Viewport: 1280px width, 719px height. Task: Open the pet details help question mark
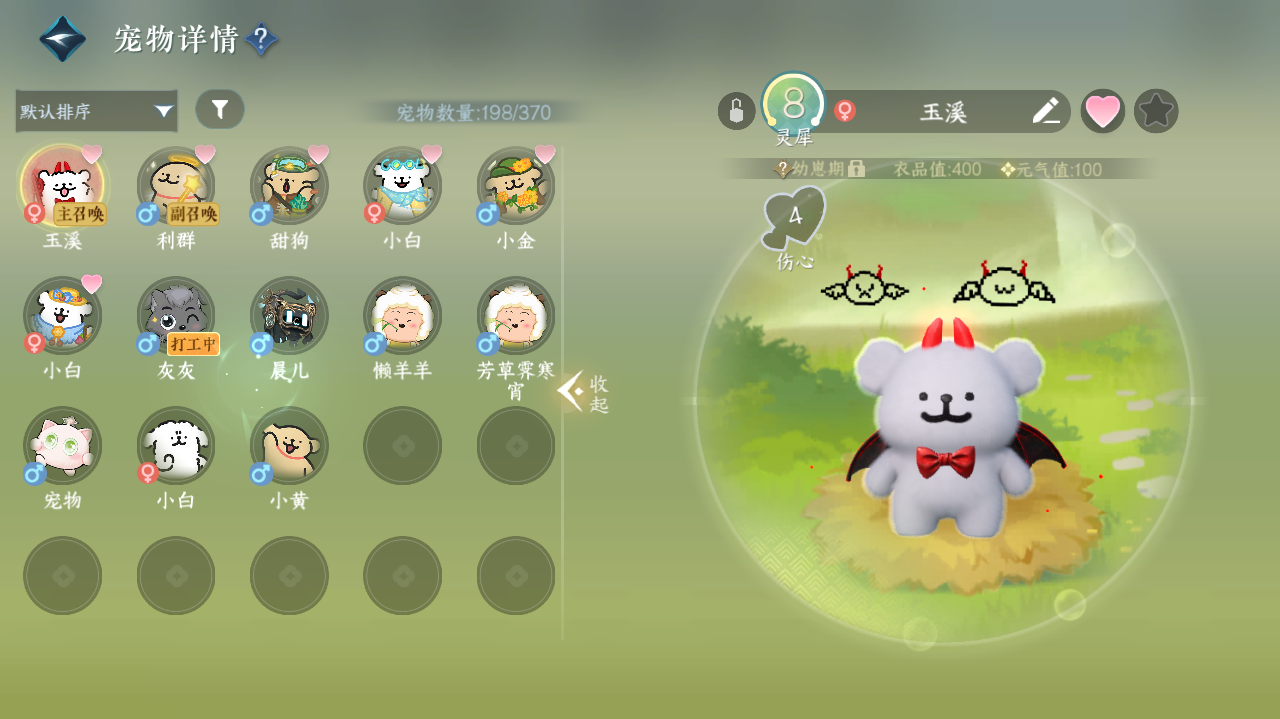pyautogui.click(x=261, y=40)
